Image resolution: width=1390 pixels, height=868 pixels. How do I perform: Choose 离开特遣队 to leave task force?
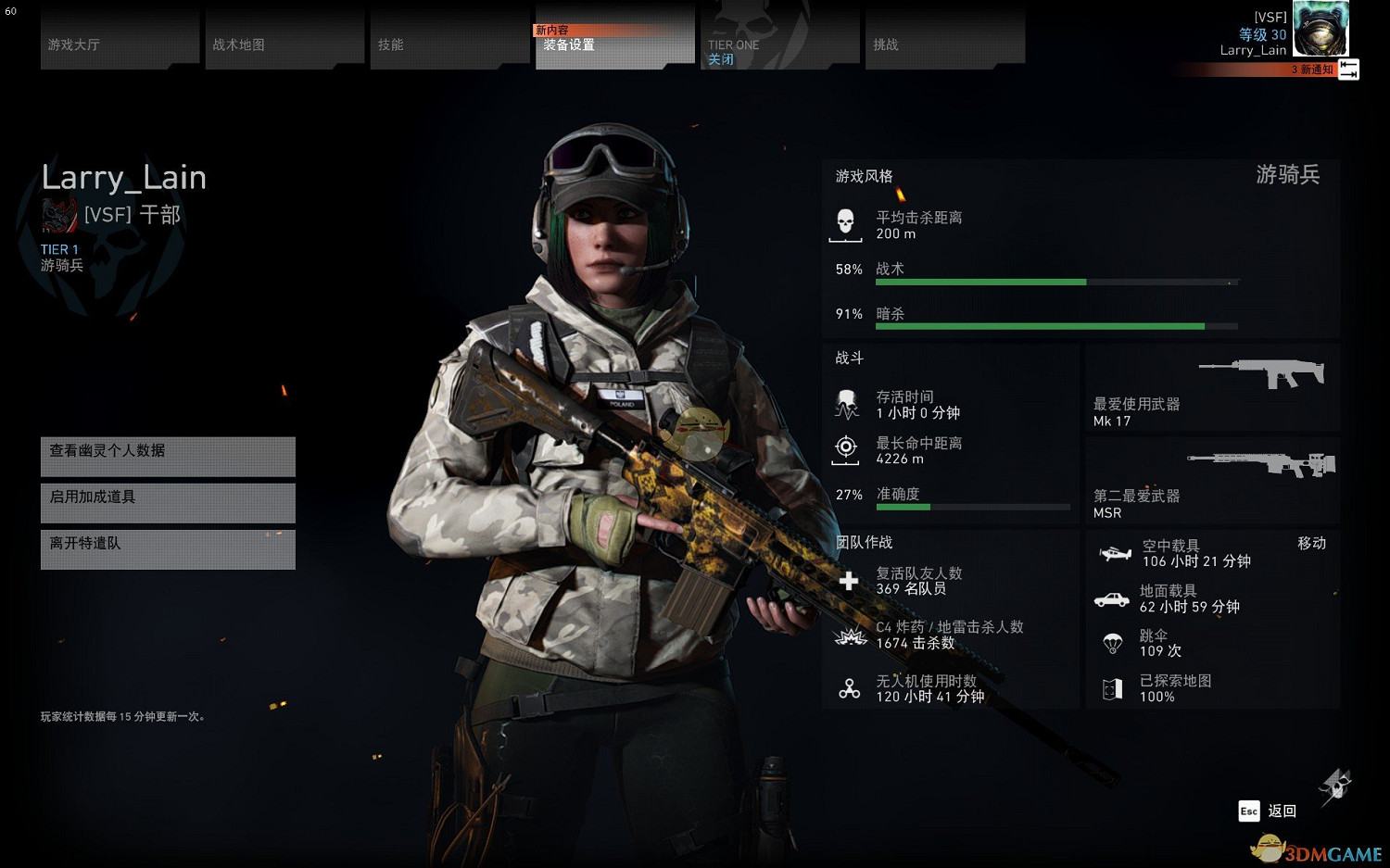coord(168,548)
